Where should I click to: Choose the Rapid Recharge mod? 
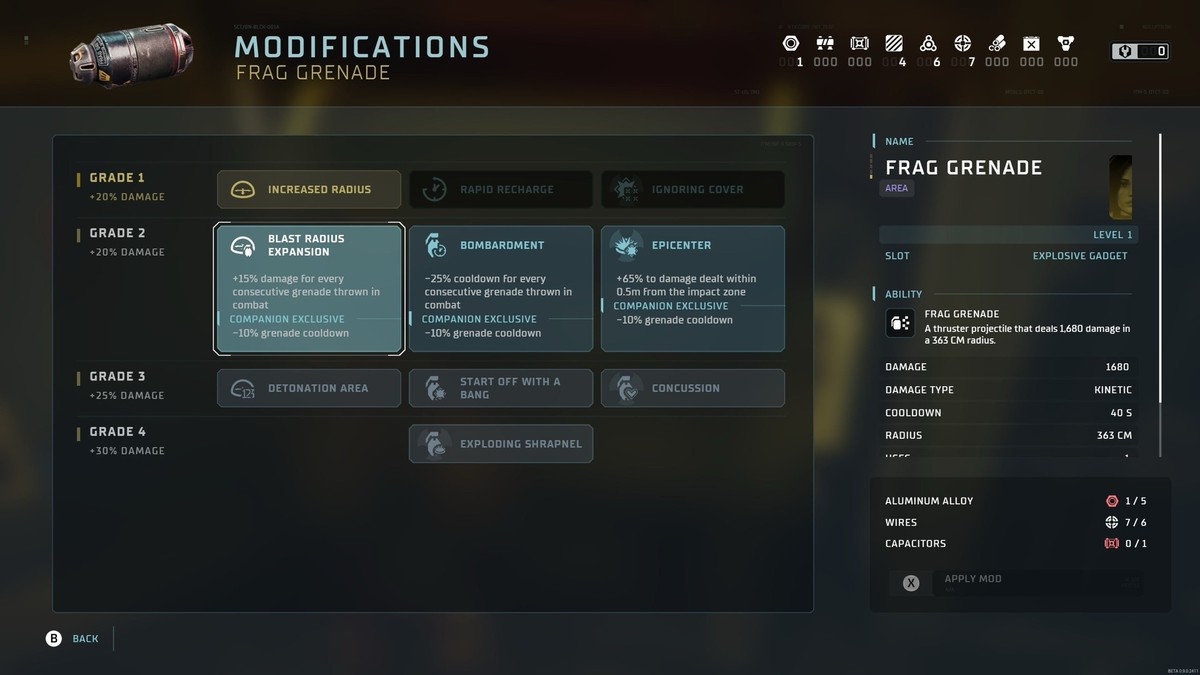(x=501, y=189)
